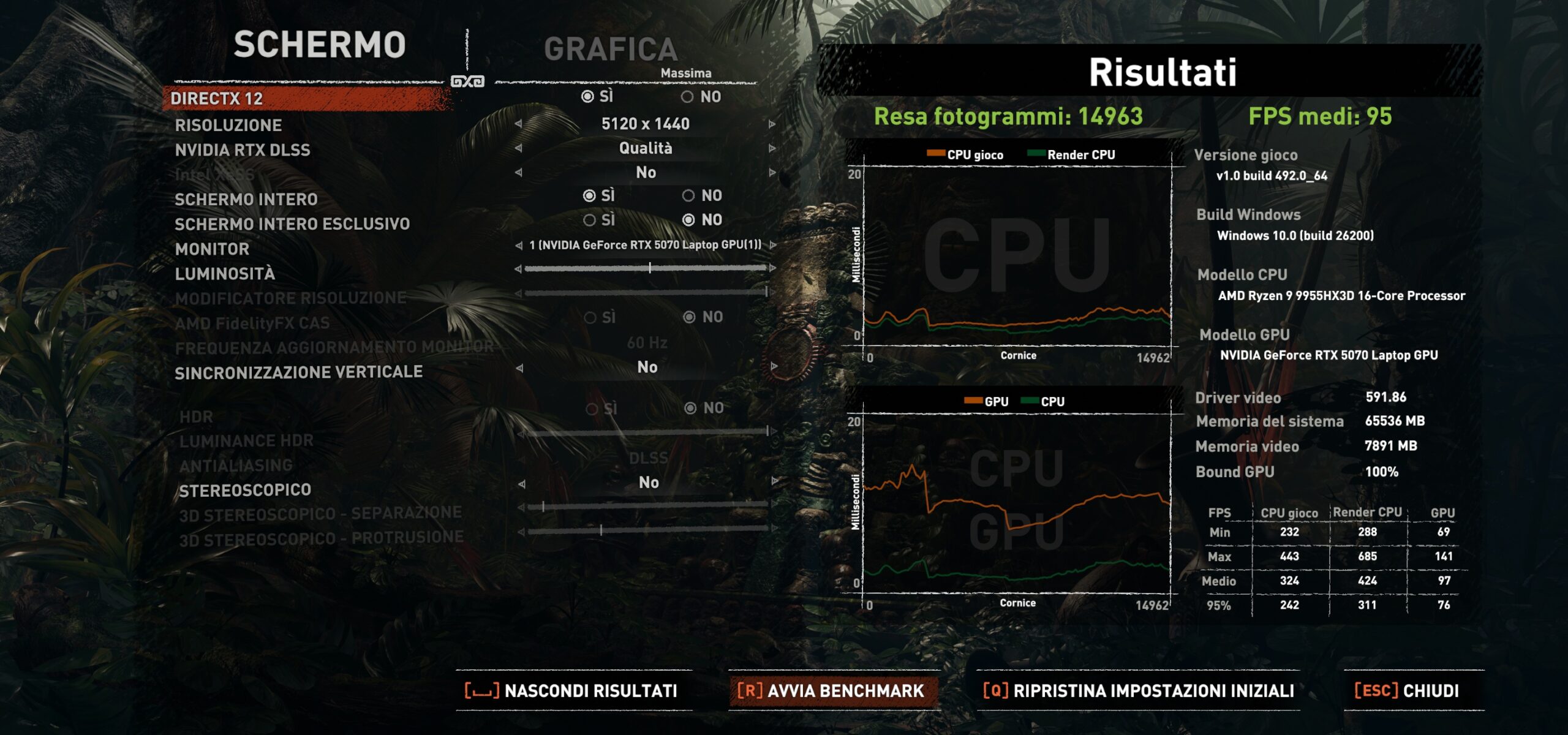
Task: Adjust the LUMINOSITÀ slider
Action: point(649,268)
